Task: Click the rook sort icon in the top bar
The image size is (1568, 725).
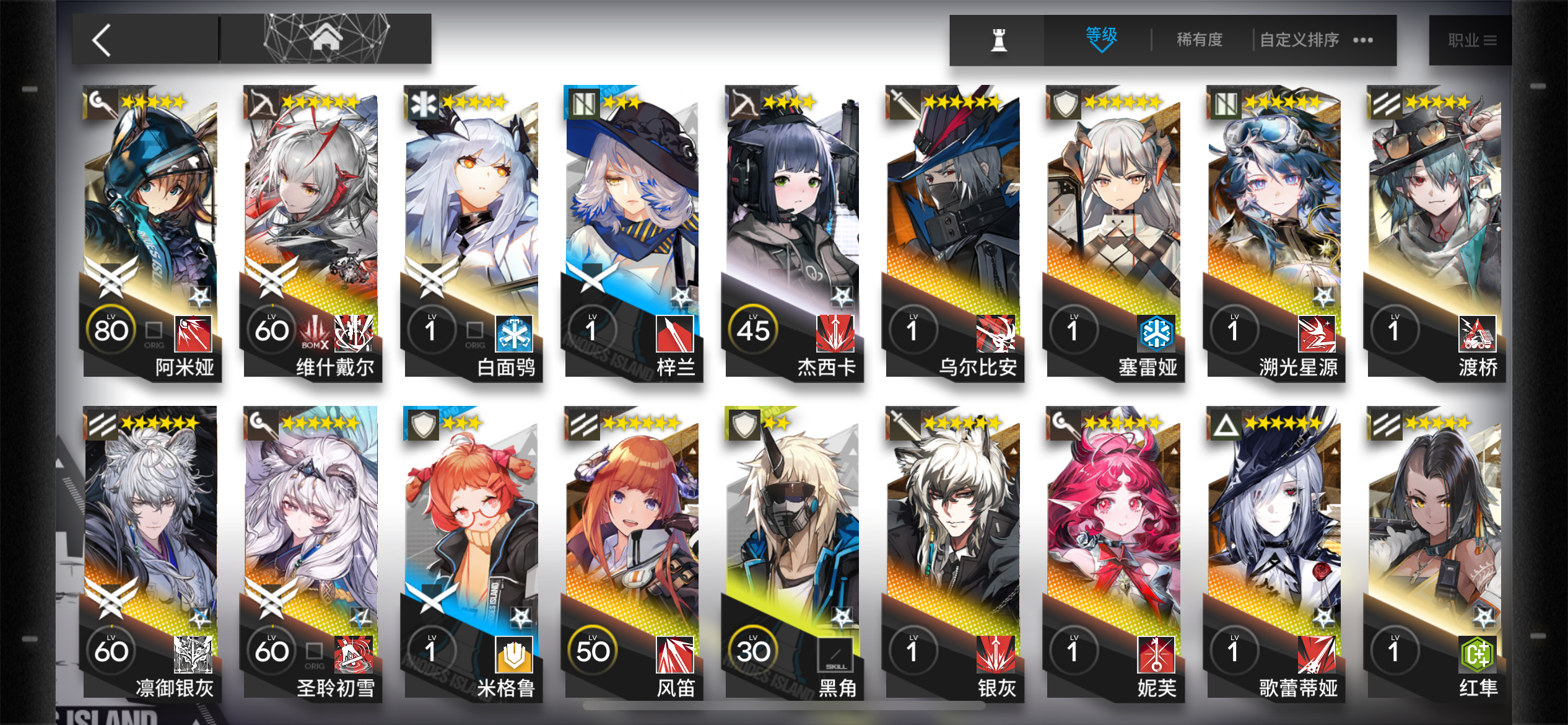Action: [x=998, y=39]
